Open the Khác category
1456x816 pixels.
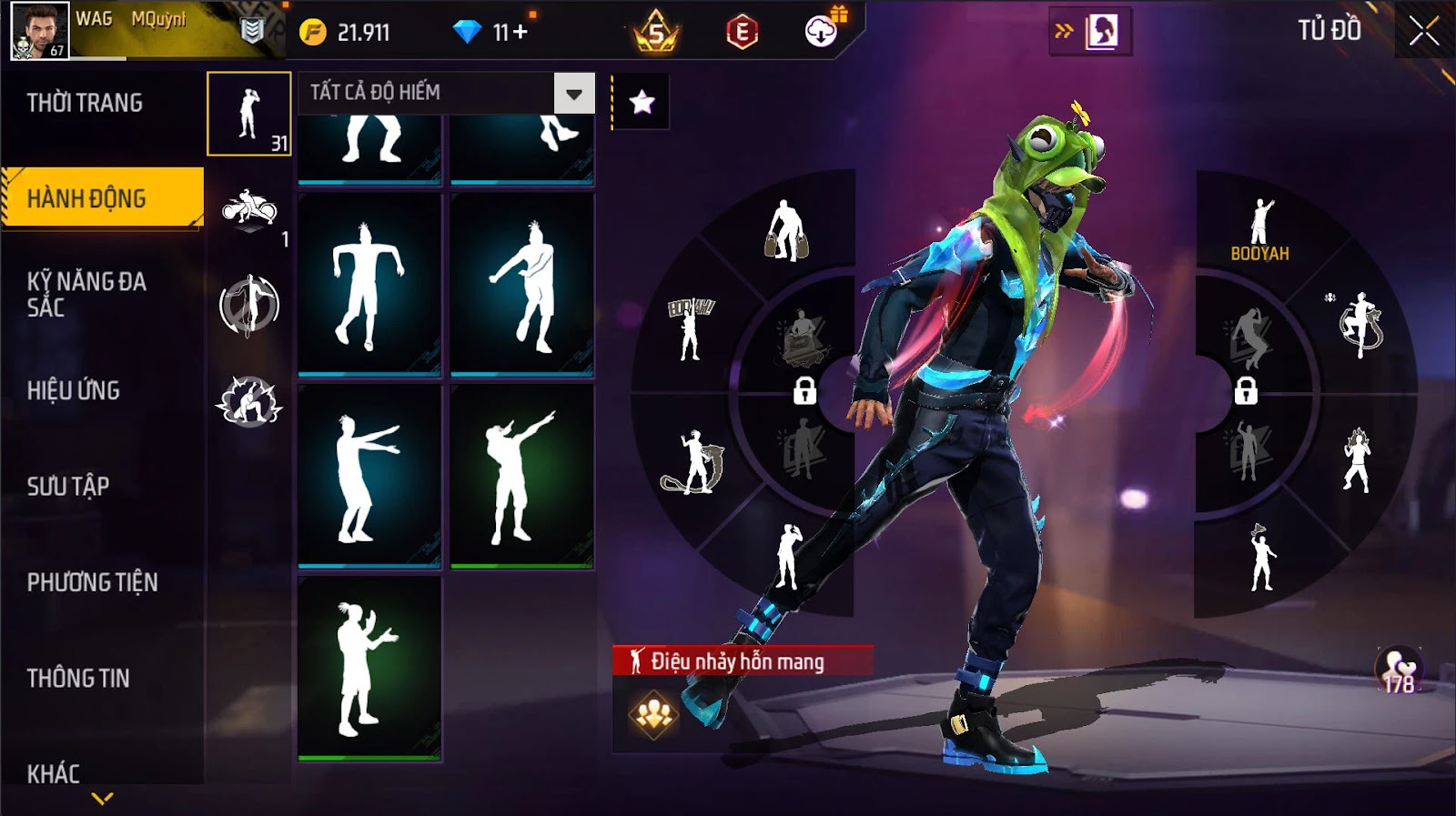click(x=54, y=773)
